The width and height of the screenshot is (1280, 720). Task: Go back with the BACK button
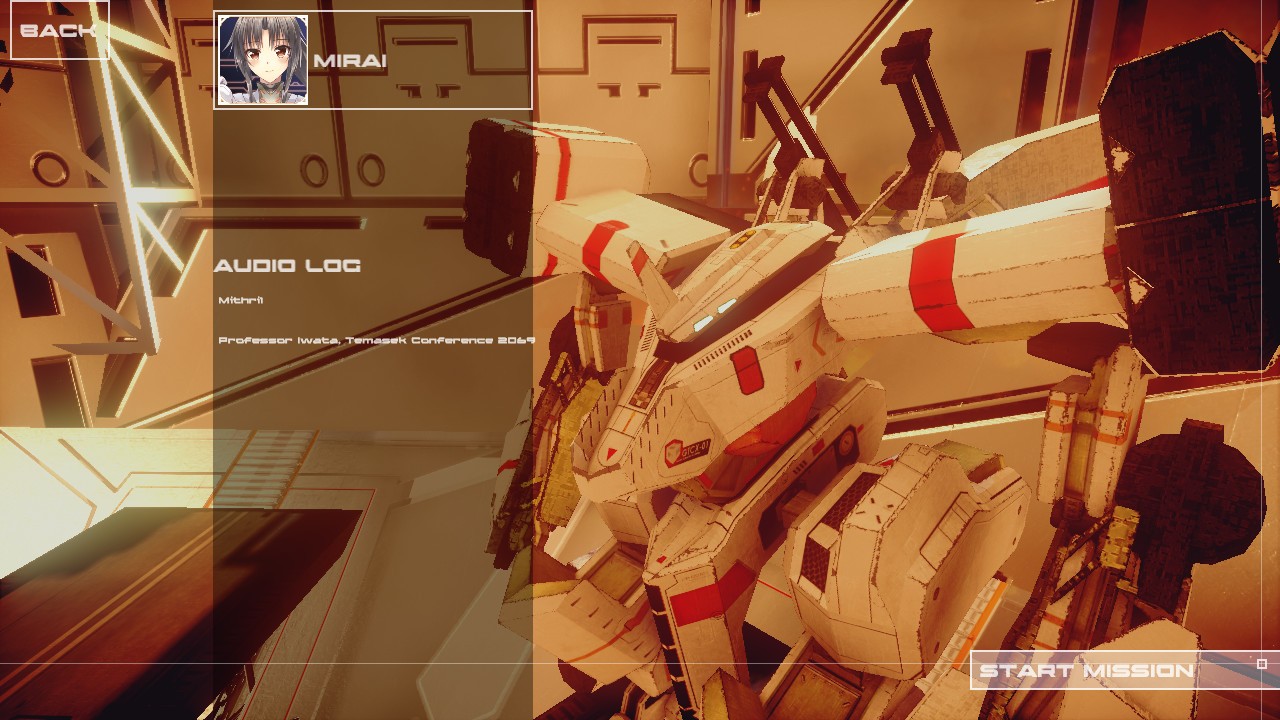[58, 30]
